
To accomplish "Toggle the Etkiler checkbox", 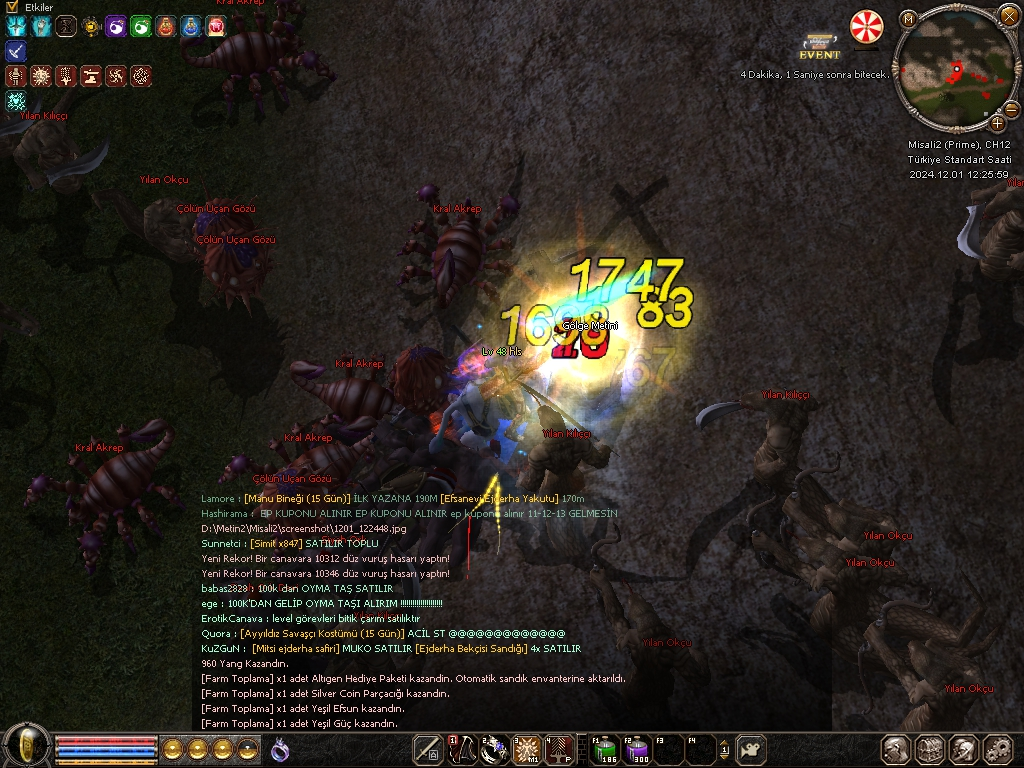I will (x=13, y=7).
